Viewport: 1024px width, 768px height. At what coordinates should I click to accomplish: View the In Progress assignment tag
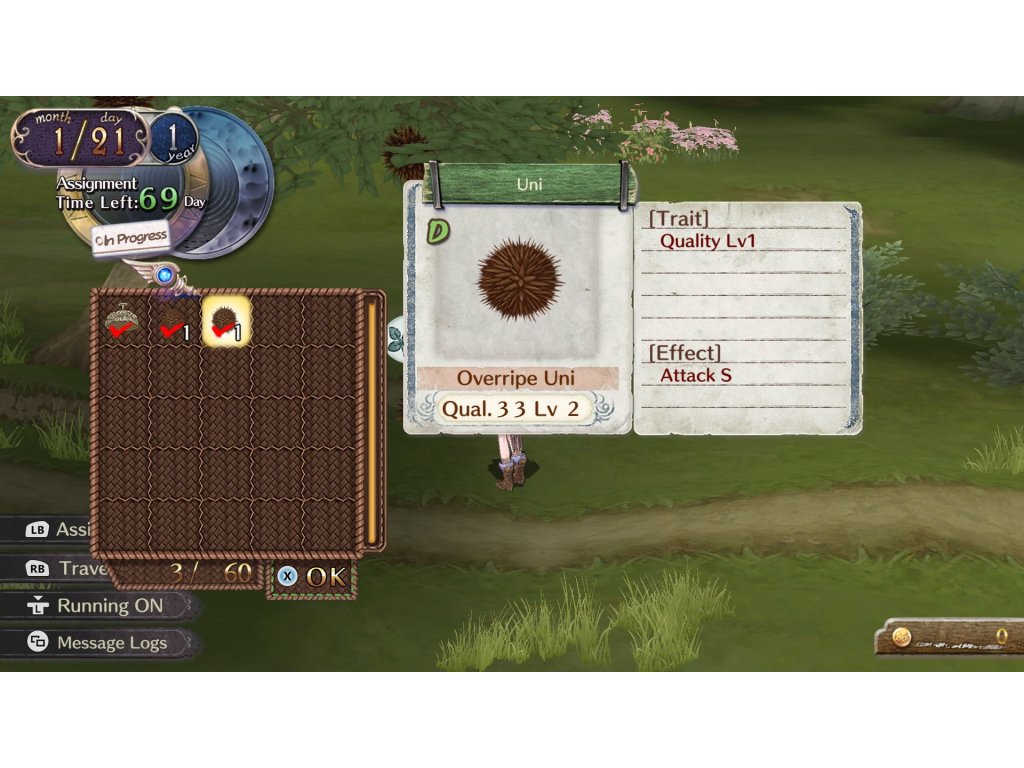pos(130,239)
